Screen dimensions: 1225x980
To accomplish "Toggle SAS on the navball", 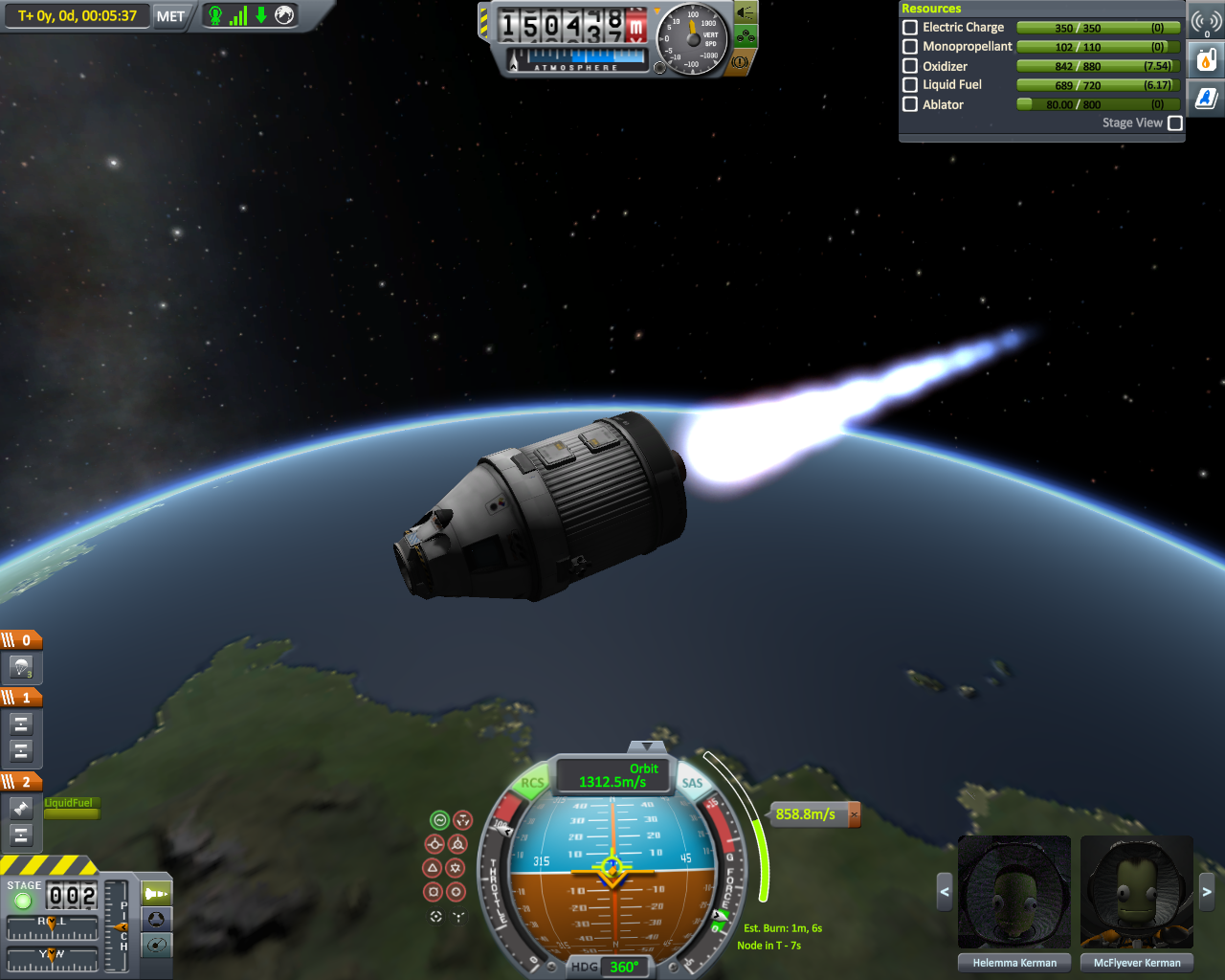I will tap(692, 783).
